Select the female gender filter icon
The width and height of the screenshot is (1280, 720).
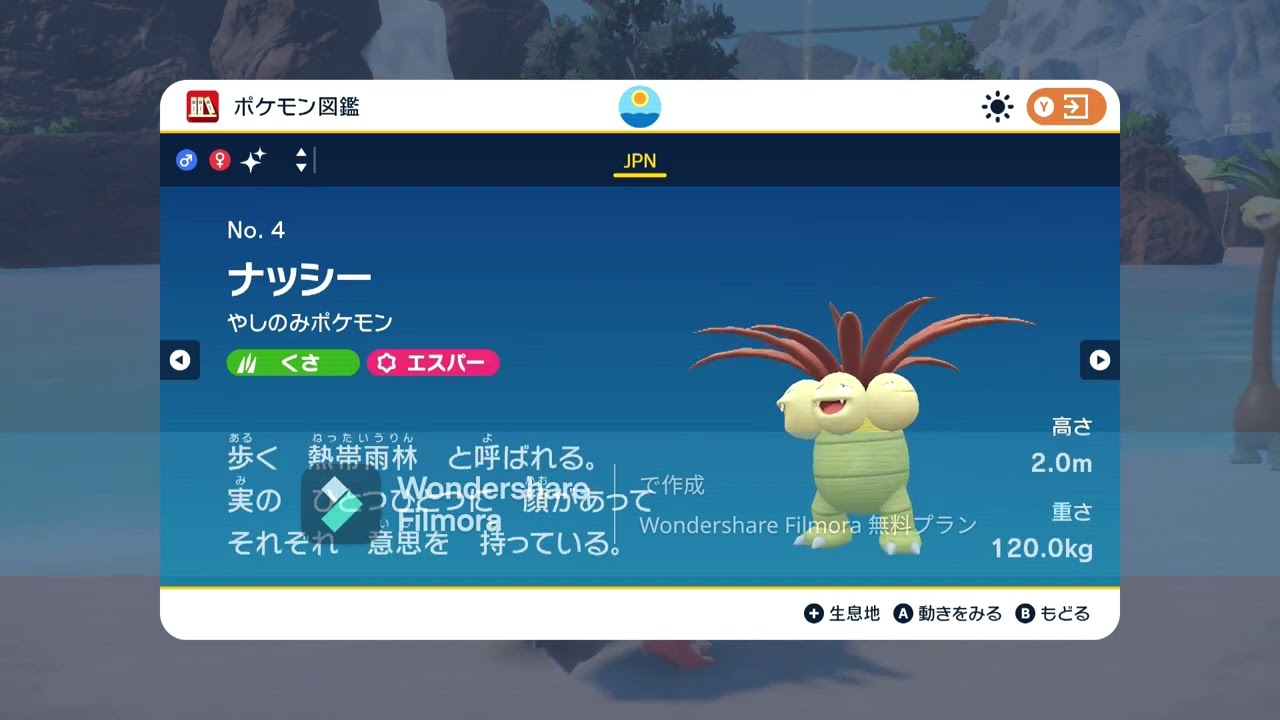[219, 160]
